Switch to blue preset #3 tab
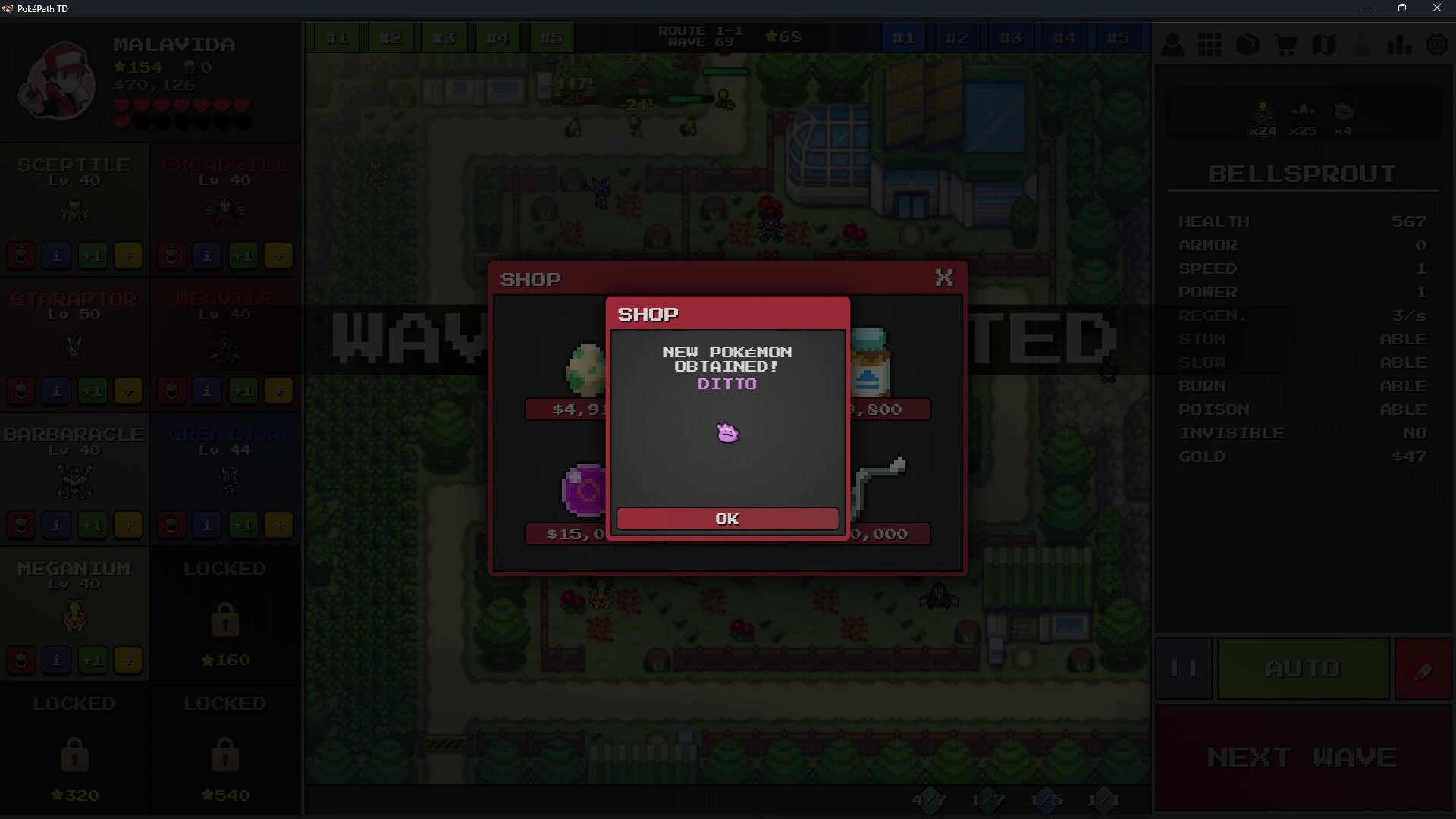This screenshot has height=819, width=1456. (x=1010, y=38)
